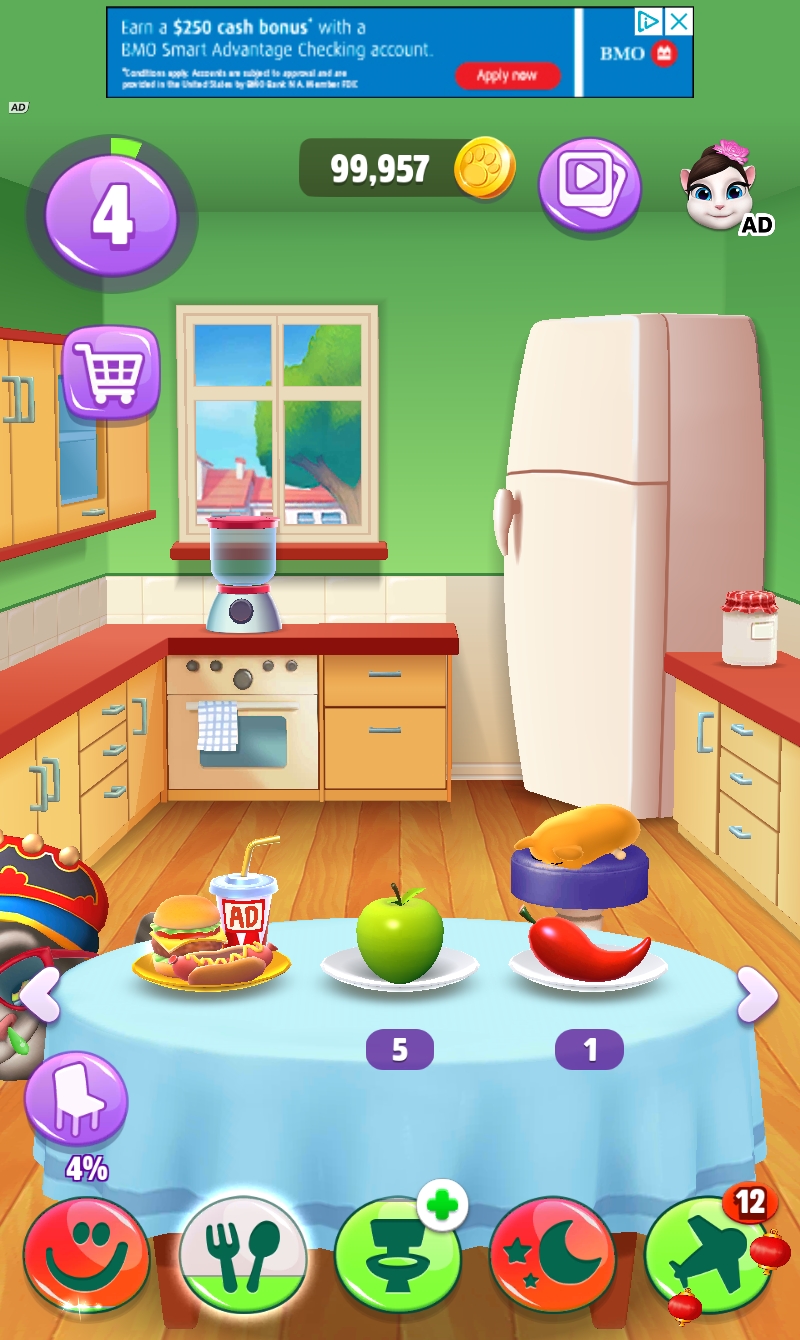Screen dimensions: 800x1340
Task: Select the fork and spoon kitchen tab
Action: (x=242, y=1255)
